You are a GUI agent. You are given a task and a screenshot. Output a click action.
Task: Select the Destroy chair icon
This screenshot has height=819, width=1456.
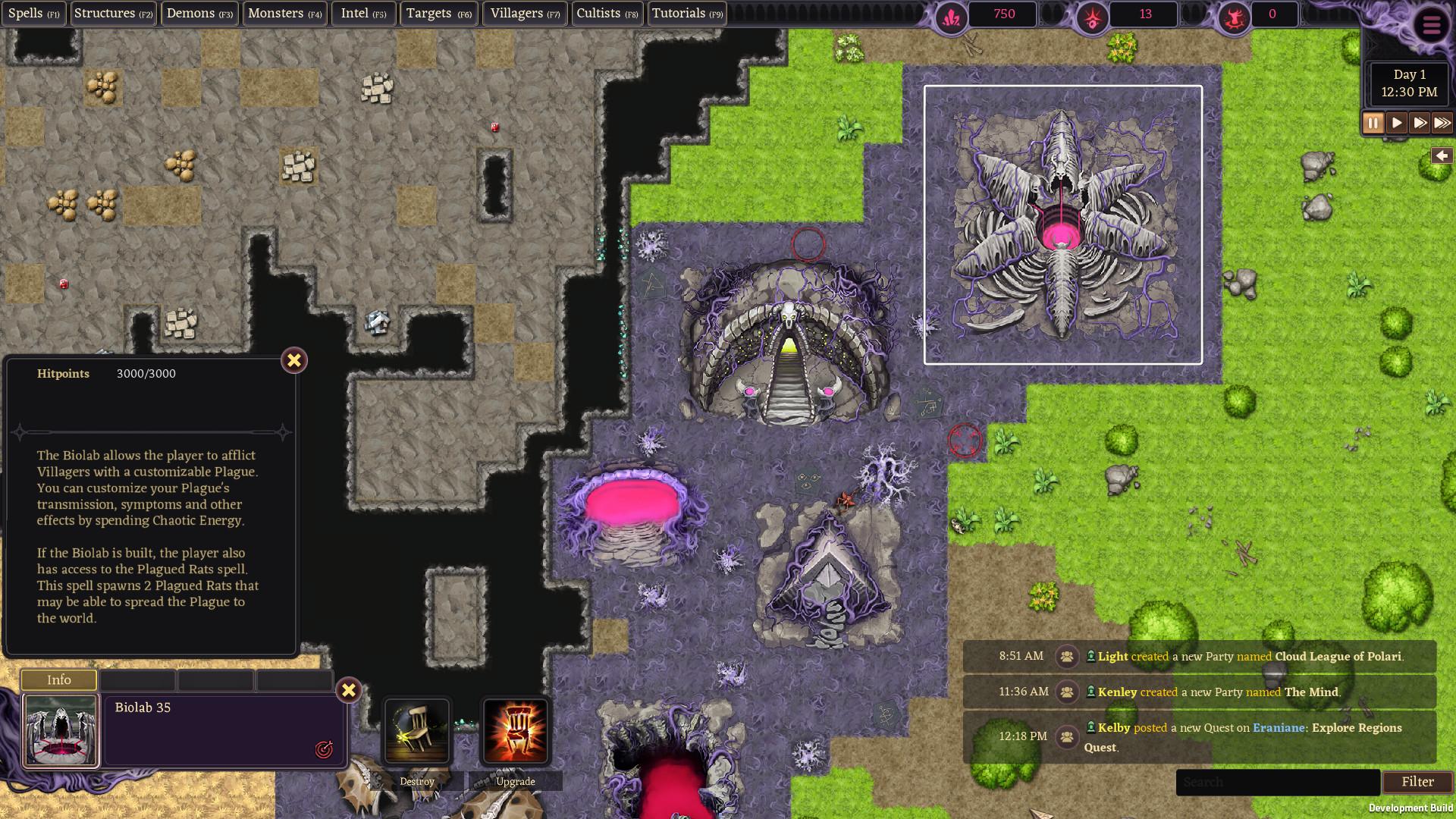point(417,733)
